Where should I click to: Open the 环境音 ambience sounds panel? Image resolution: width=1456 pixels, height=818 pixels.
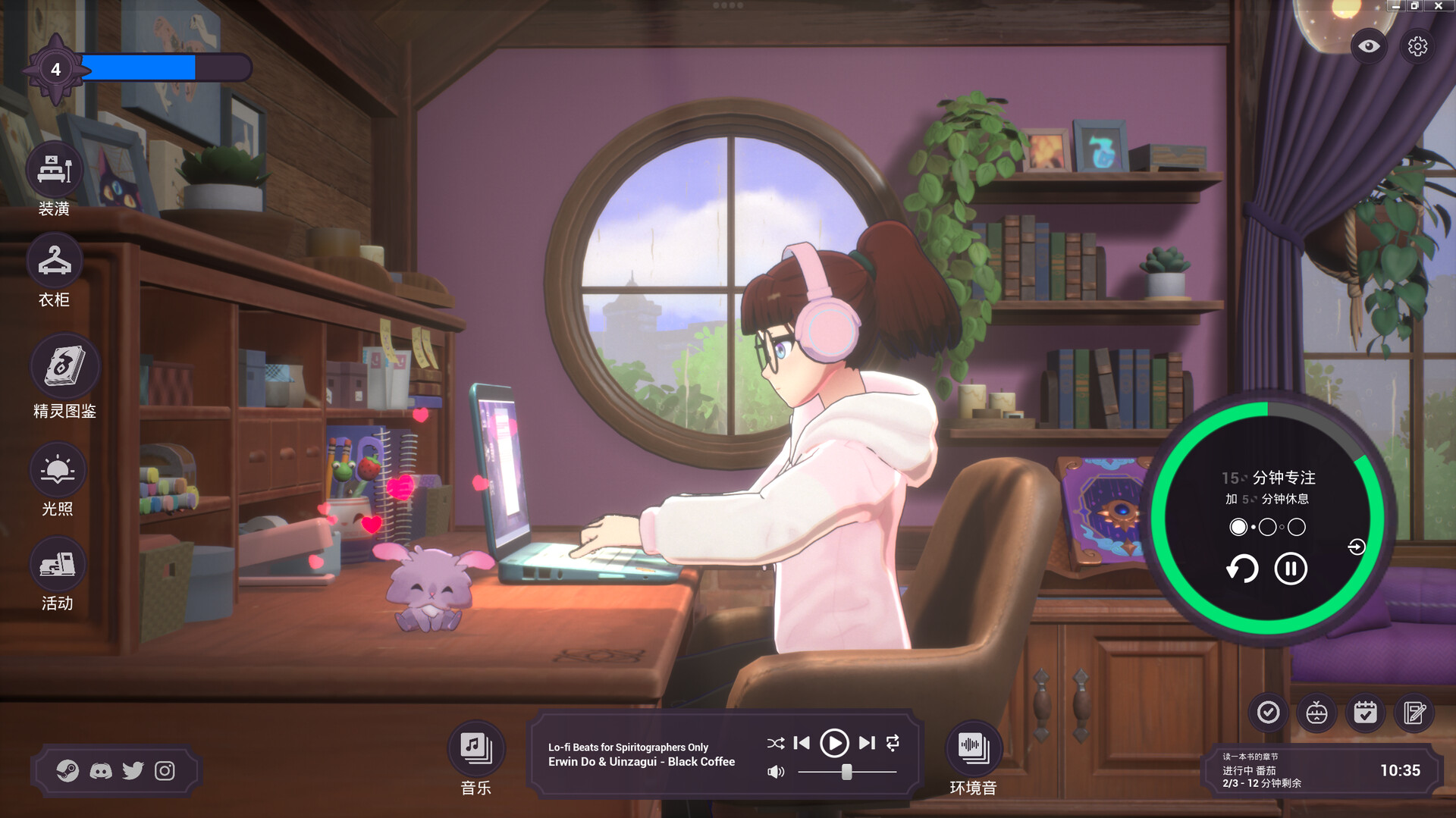click(974, 747)
